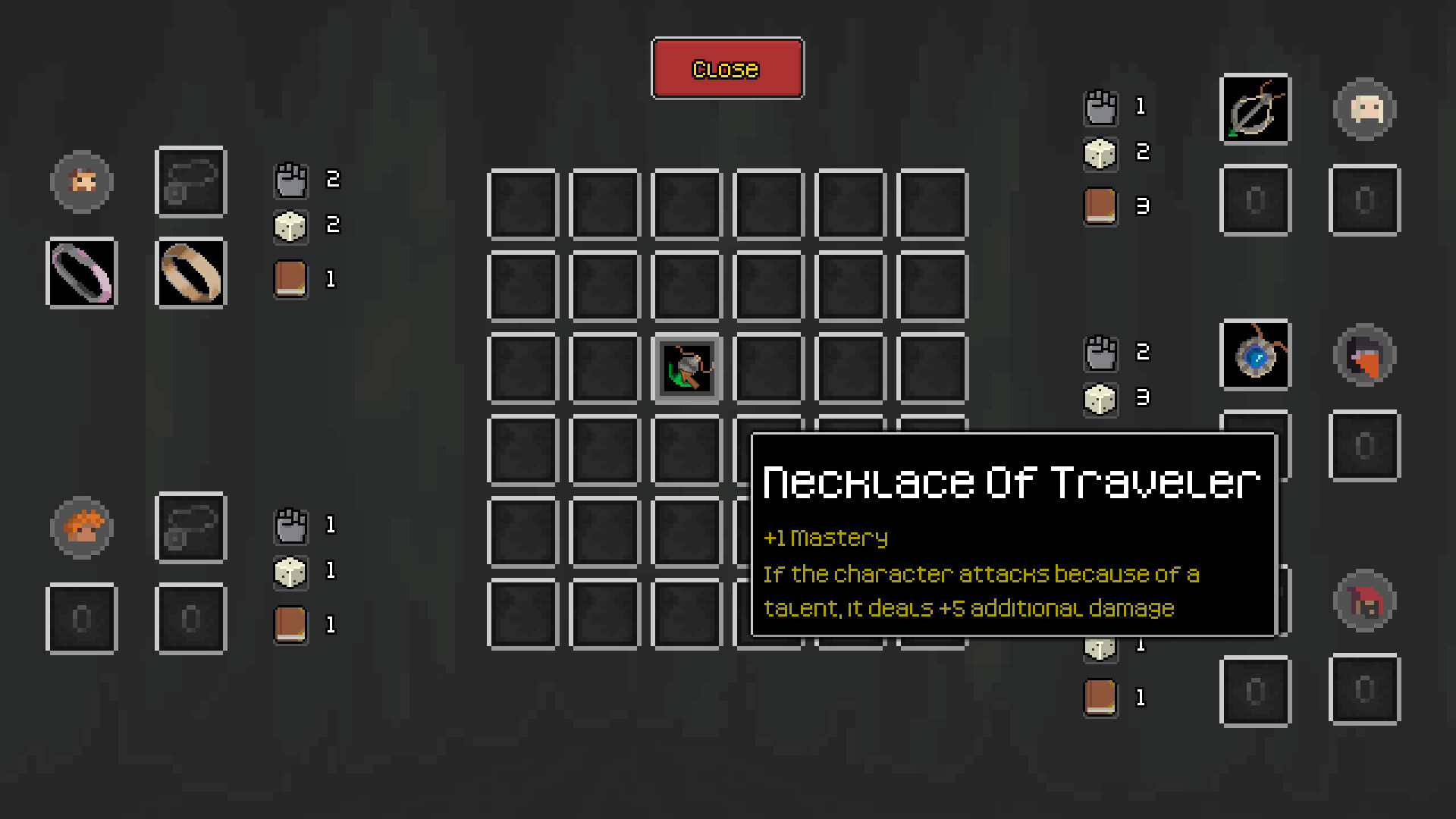Select the orange-haired character portrait
The height and width of the screenshot is (819, 1456).
pyautogui.click(x=81, y=528)
